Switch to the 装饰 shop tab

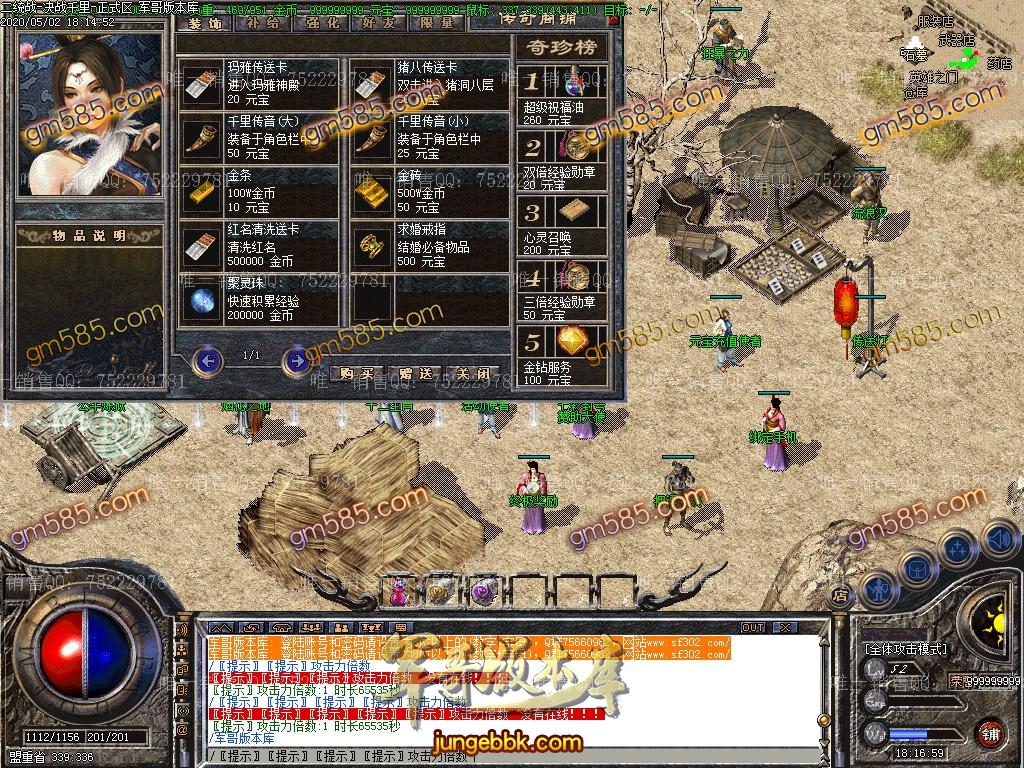click(206, 21)
